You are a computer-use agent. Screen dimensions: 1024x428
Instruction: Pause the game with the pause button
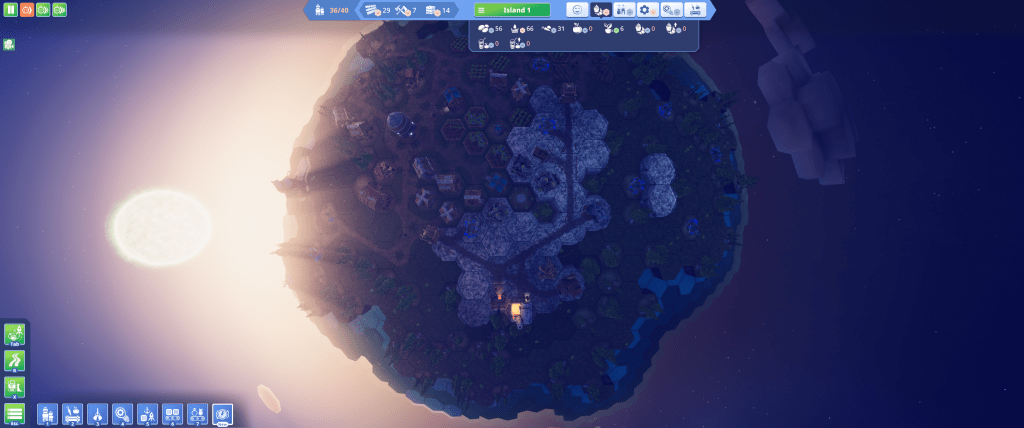coord(9,10)
